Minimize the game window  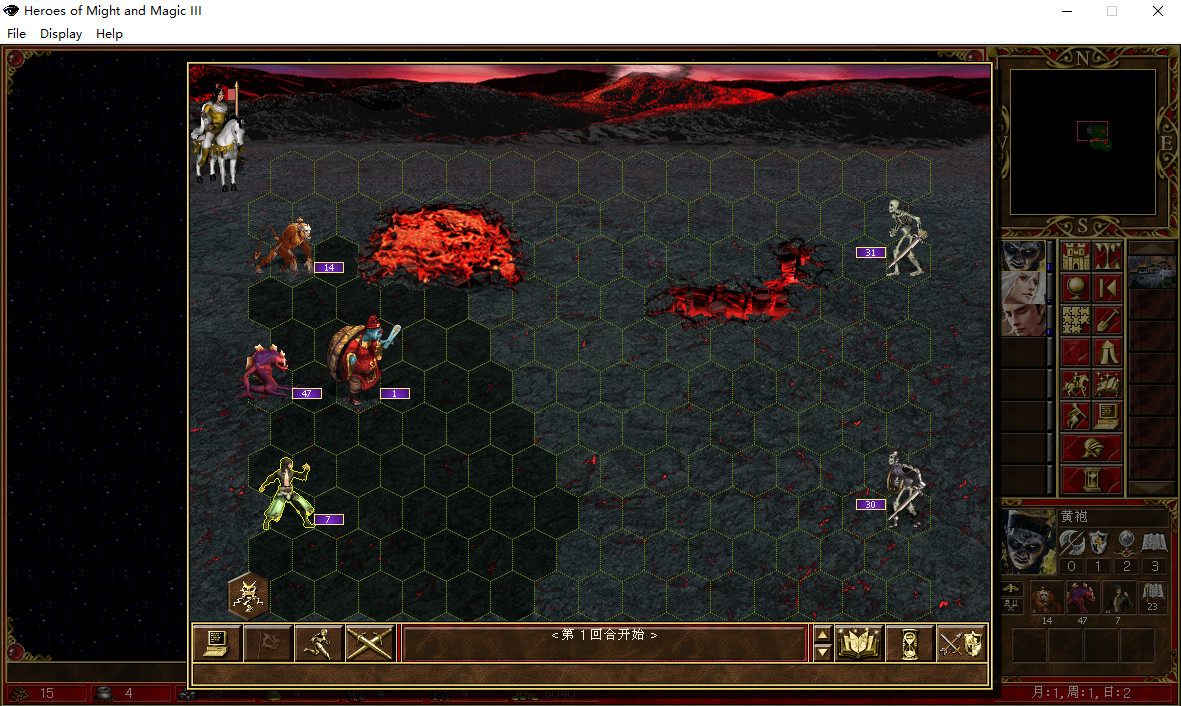click(1066, 11)
